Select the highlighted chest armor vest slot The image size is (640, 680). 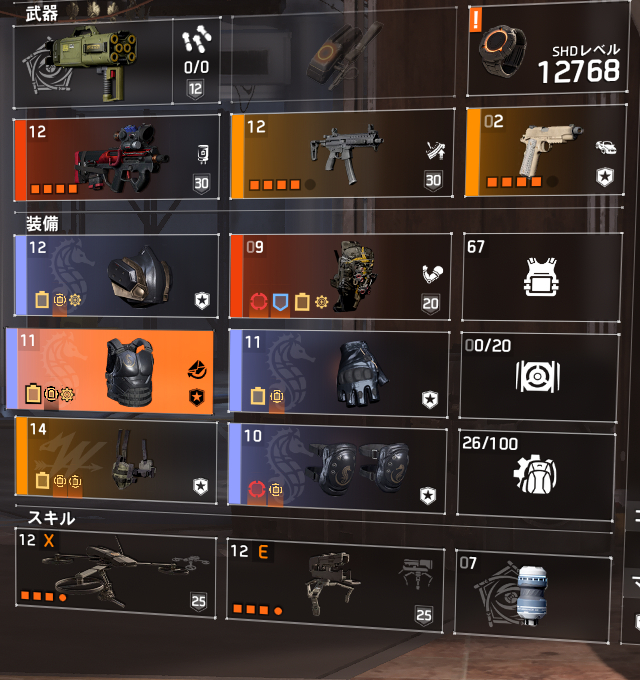[112, 371]
